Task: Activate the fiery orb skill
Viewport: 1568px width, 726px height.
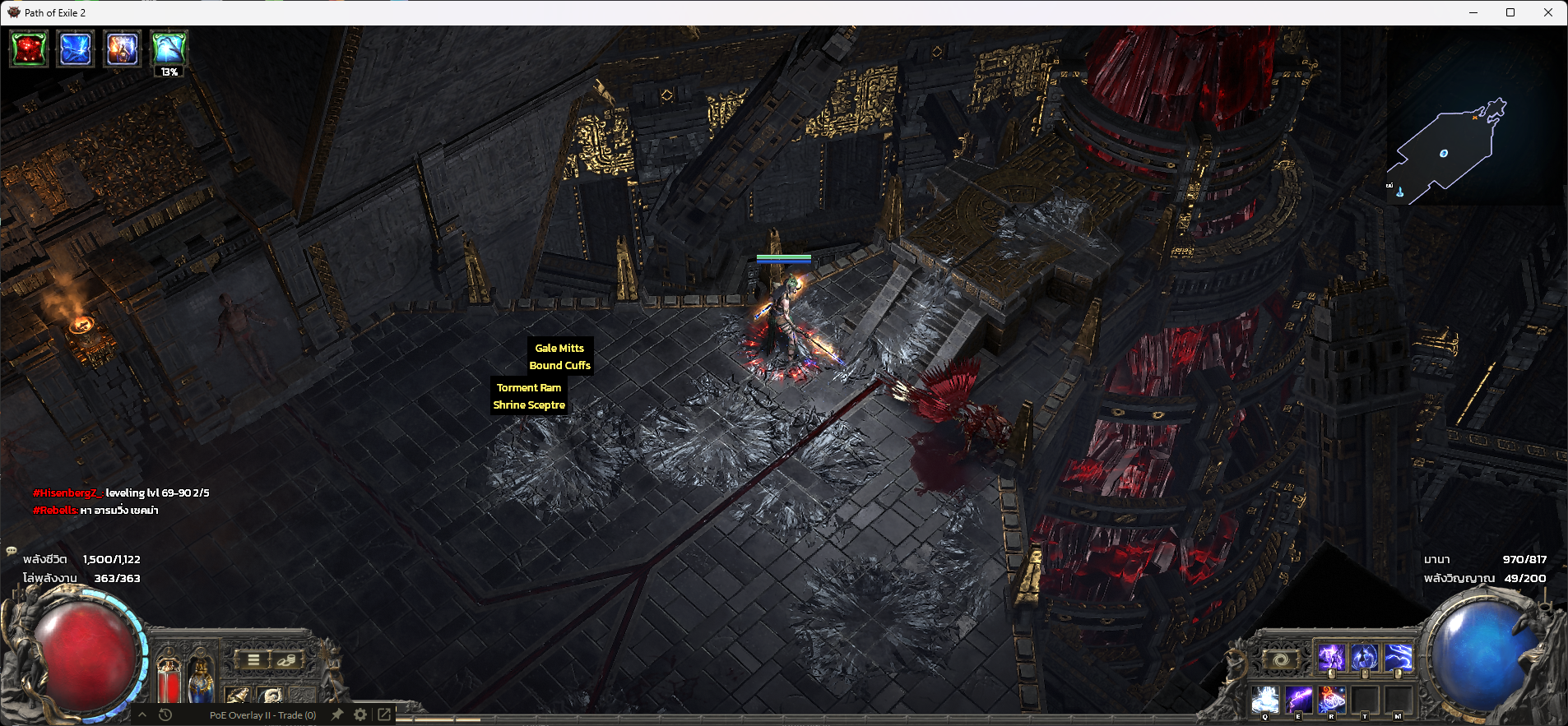Action: coord(1332,700)
